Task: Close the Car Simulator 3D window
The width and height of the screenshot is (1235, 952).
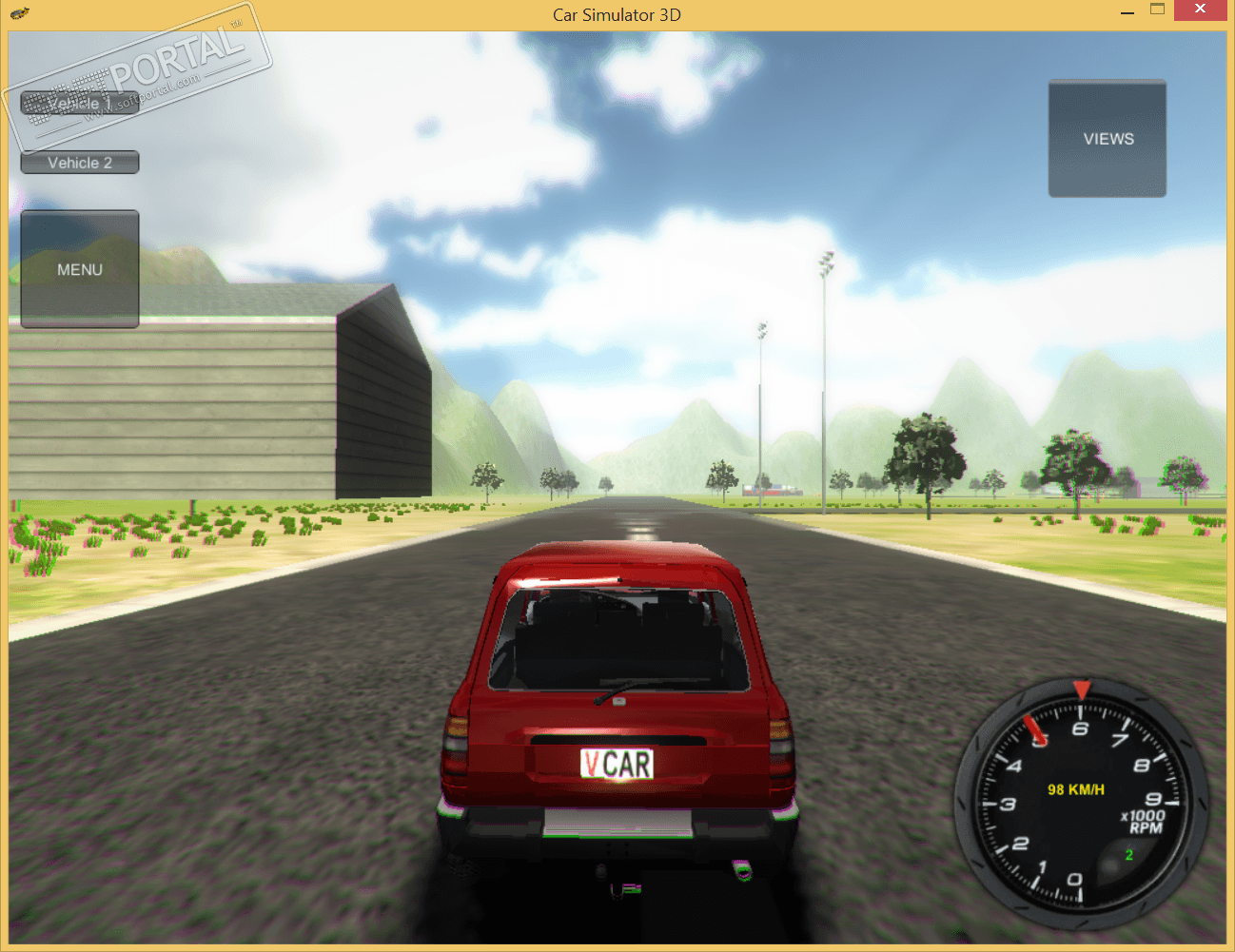Action: [1200, 10]
